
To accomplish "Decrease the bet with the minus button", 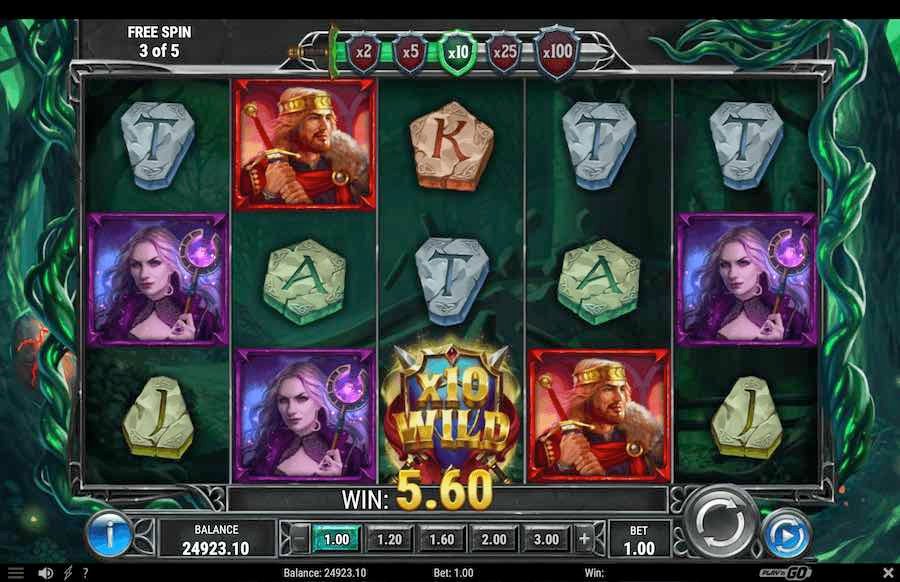I will click(299, 539).
